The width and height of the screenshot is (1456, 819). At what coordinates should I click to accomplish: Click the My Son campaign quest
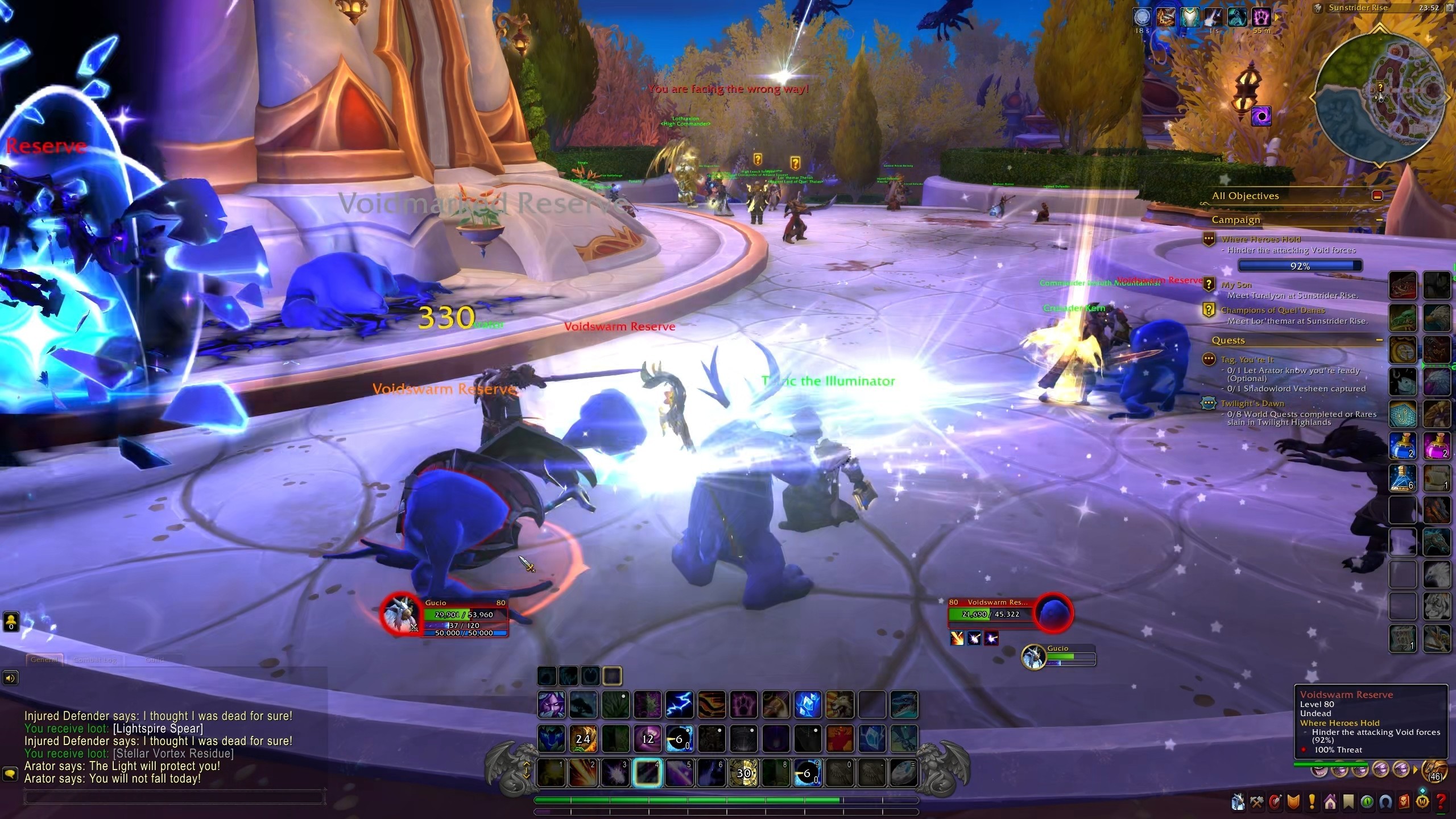click(x=1236, y=285)
